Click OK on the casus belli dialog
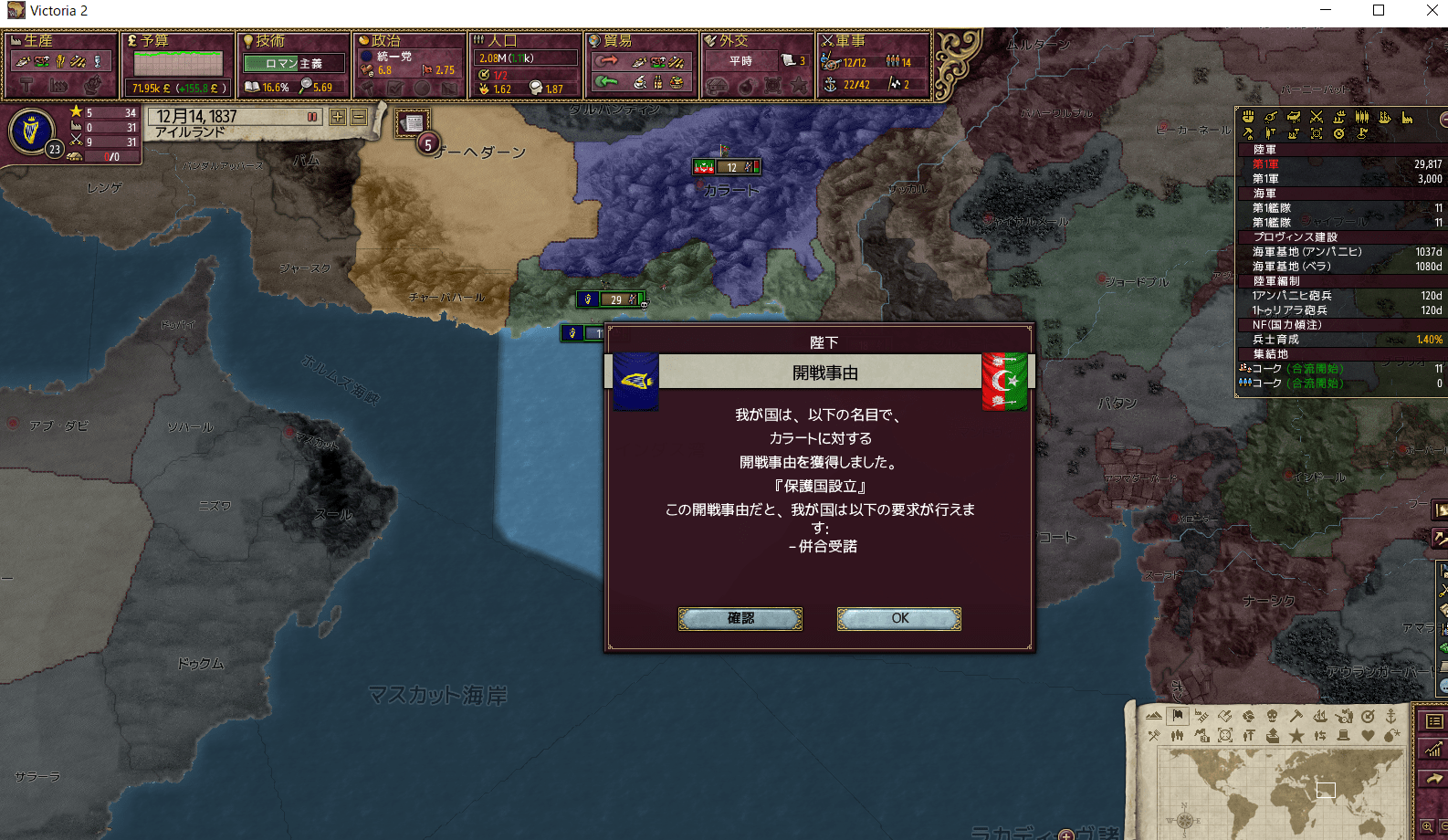1448x840 pixels. pos(897,618)
